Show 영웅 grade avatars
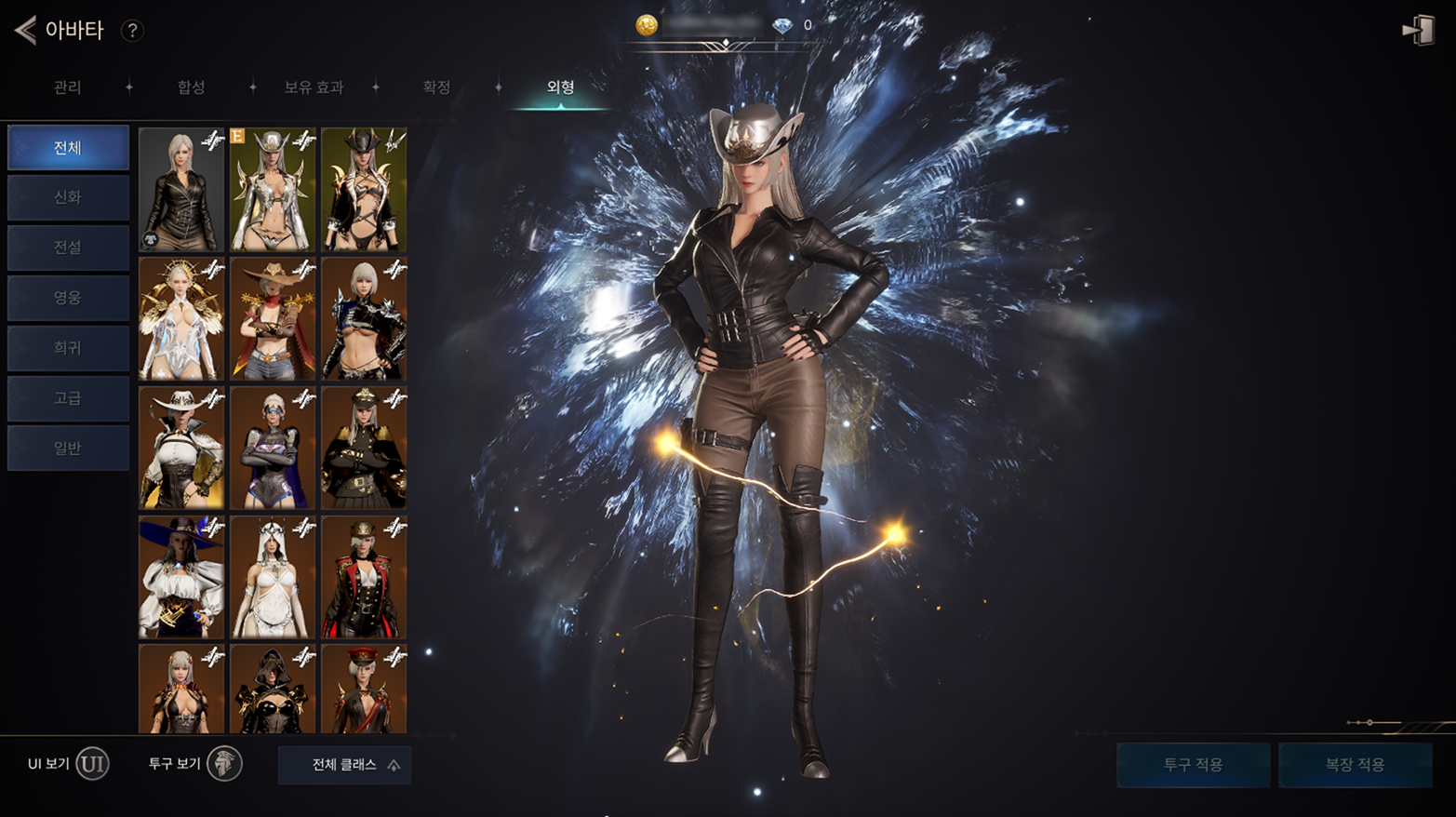The height and width of the screenshot is (817, 1456). 68,298
